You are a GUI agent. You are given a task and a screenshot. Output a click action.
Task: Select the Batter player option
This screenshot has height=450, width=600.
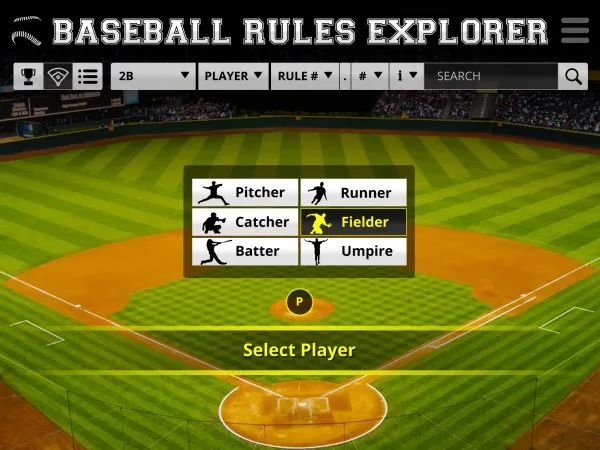[244, 251]
